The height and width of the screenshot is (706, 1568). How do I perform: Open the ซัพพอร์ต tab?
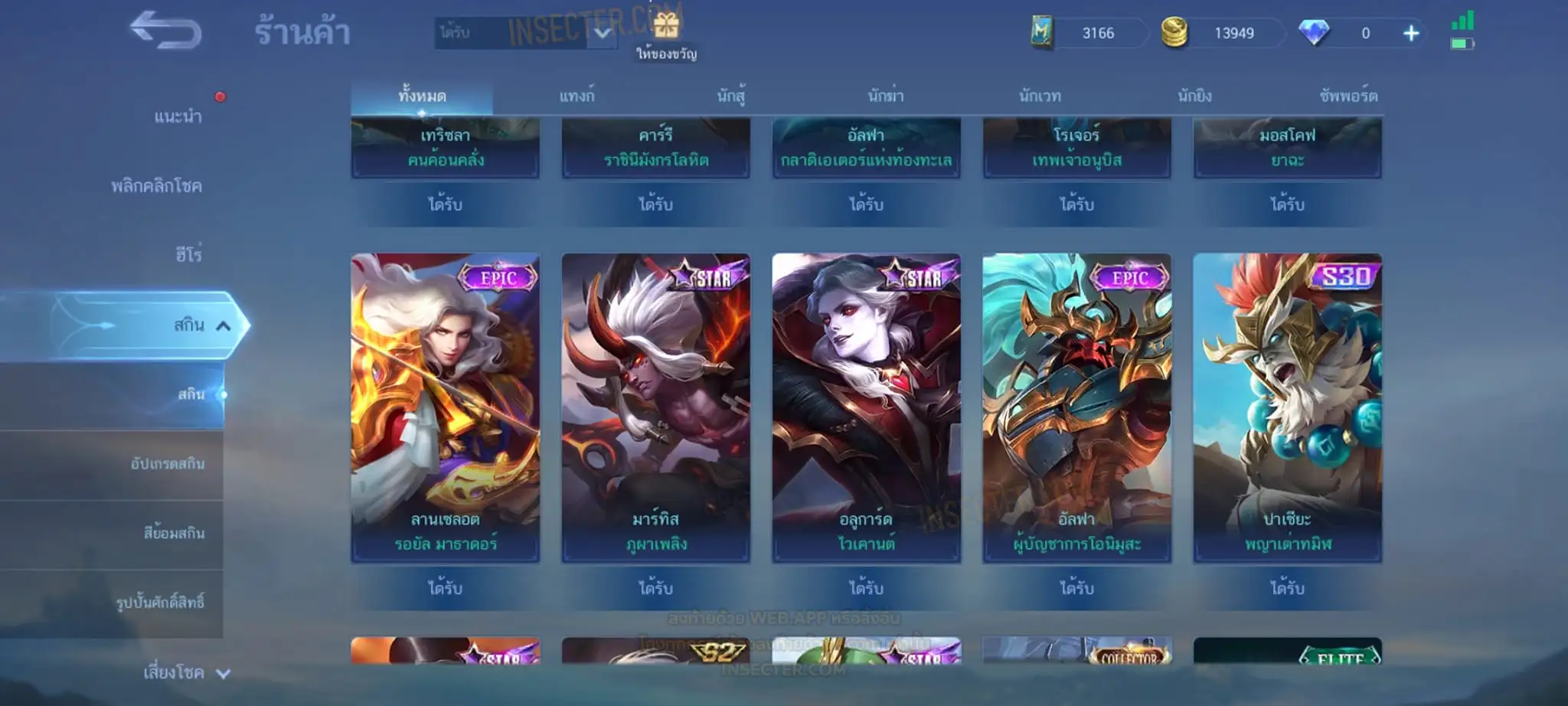coord(1348,96)
